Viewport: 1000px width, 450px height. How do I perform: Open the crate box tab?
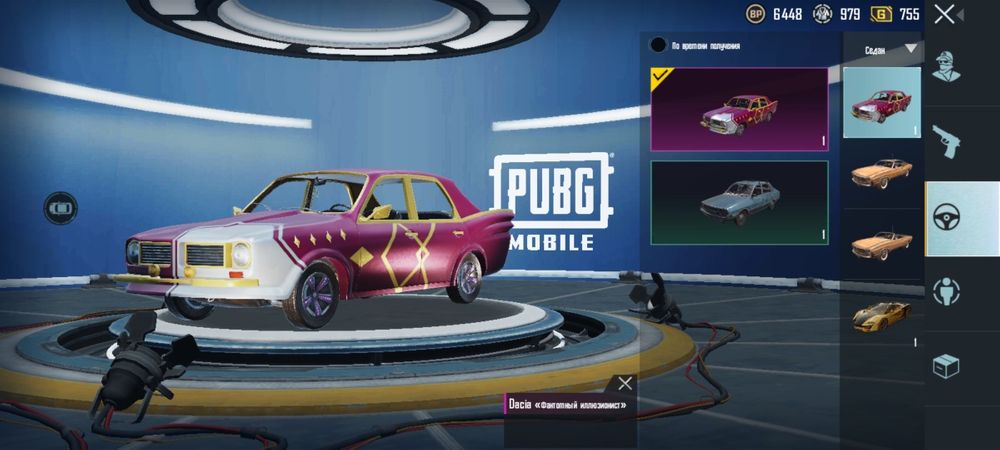(946, 367)
